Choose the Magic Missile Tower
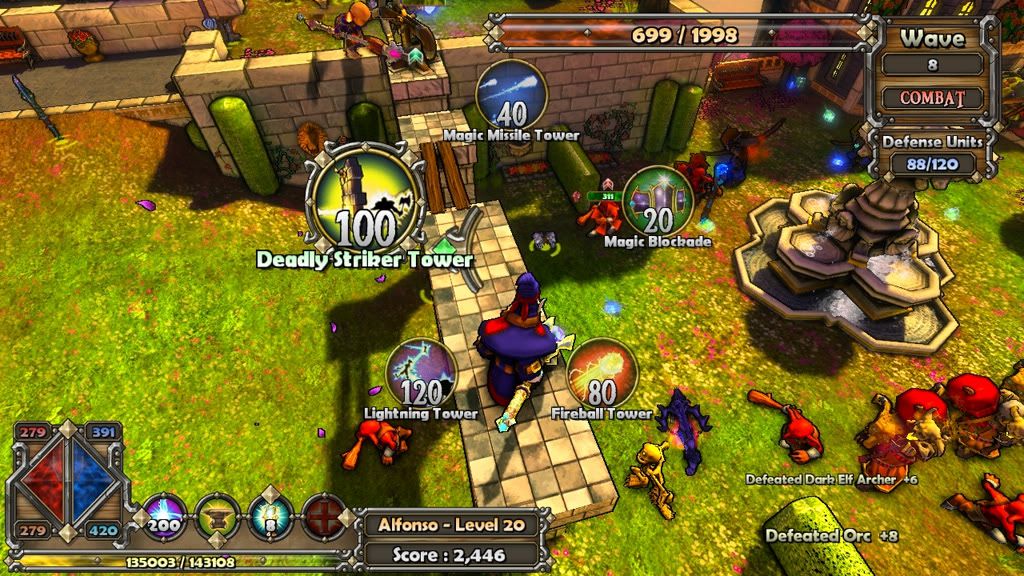 [511, 94]
